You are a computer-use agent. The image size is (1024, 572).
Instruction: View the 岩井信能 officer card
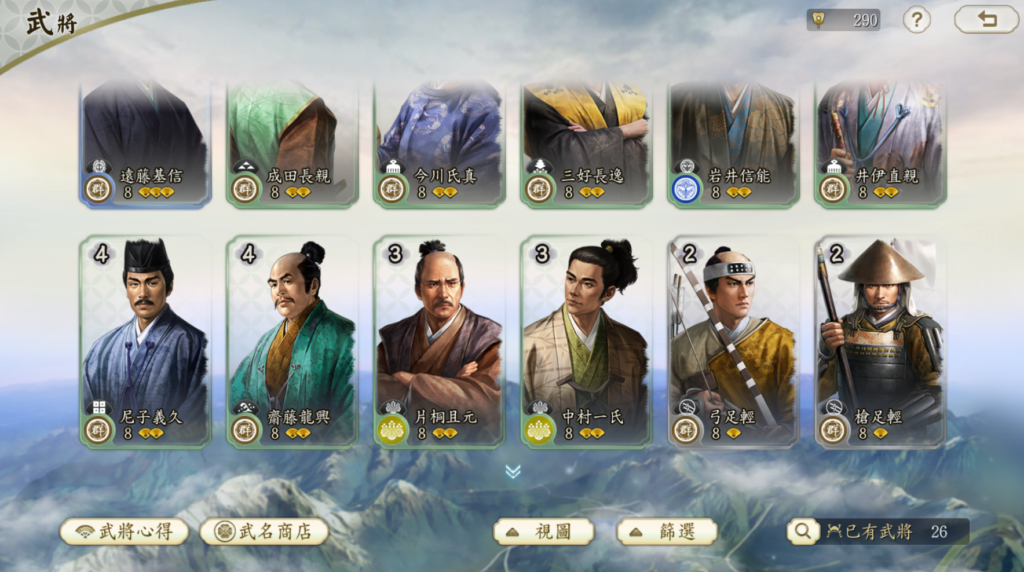click(733, 145)
